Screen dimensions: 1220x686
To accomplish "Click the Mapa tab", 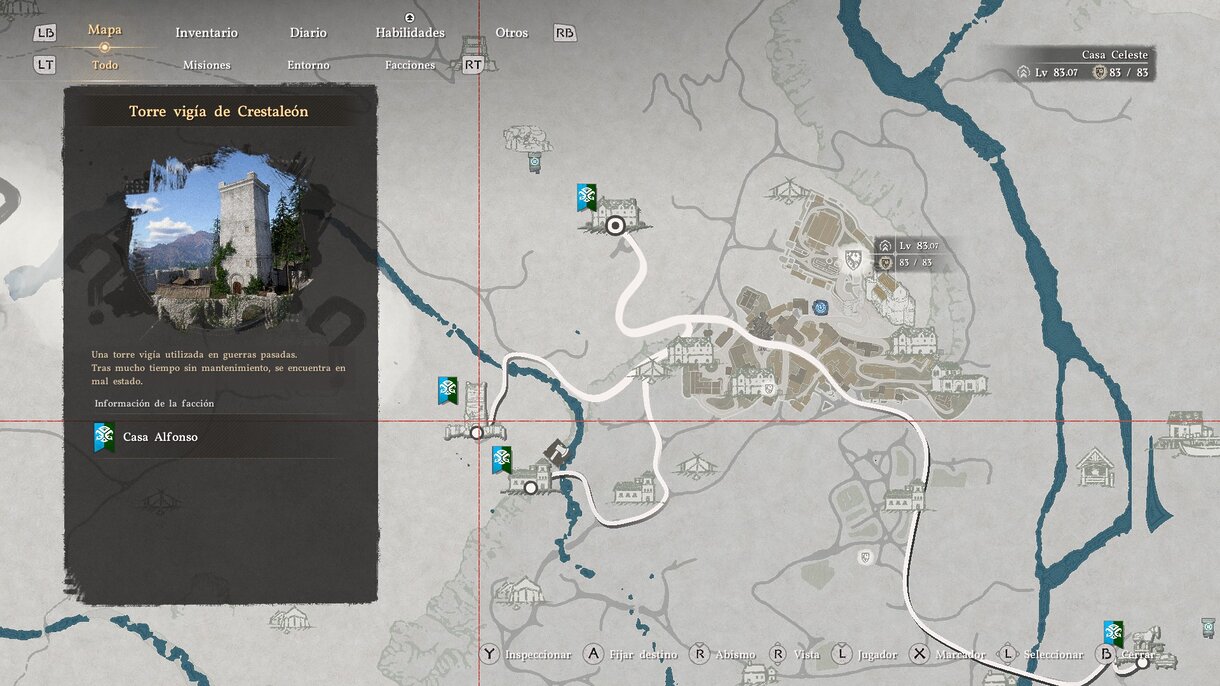I will 104,30.
